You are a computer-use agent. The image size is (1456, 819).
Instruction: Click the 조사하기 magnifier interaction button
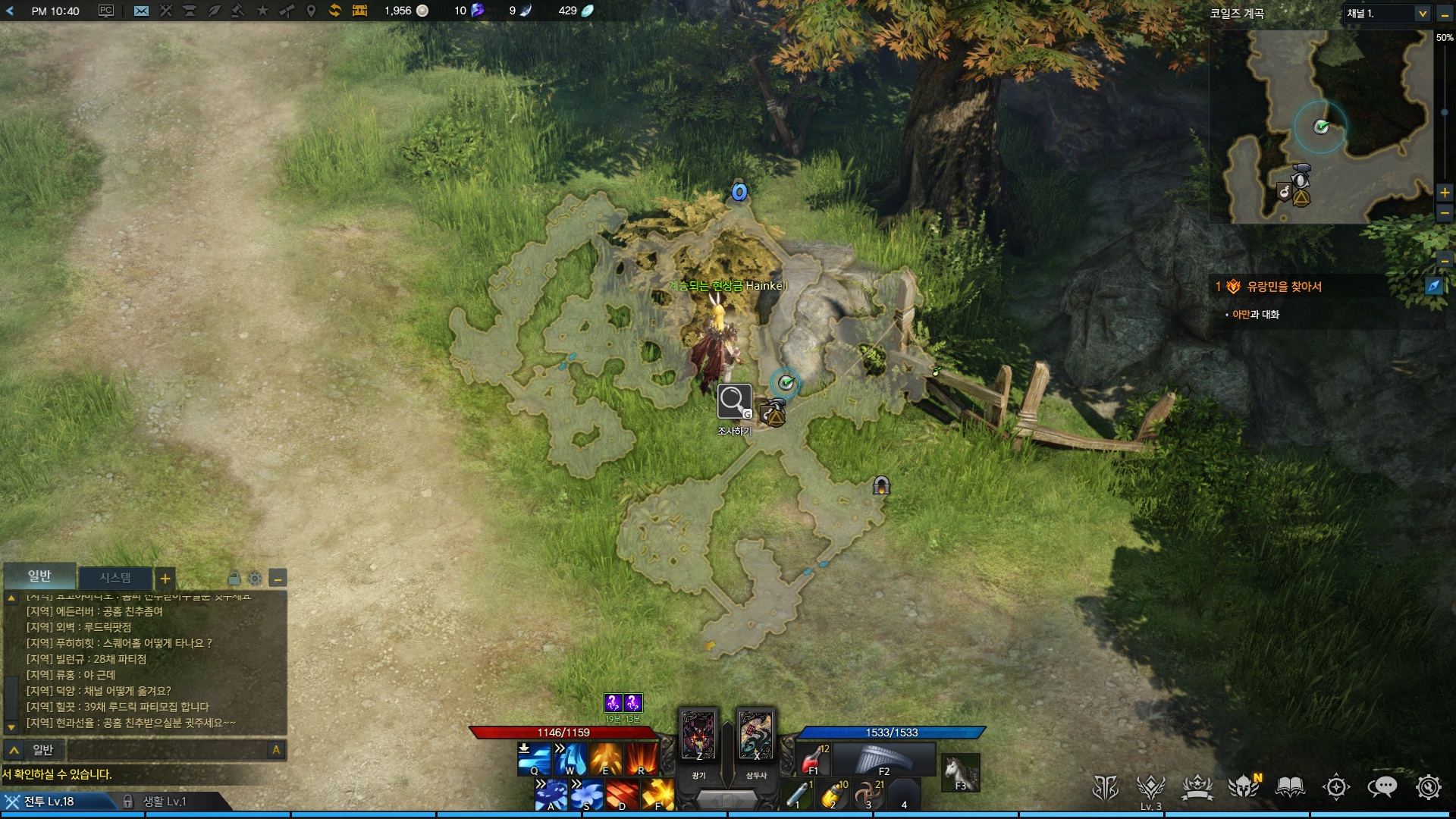[x=734, y=401]
